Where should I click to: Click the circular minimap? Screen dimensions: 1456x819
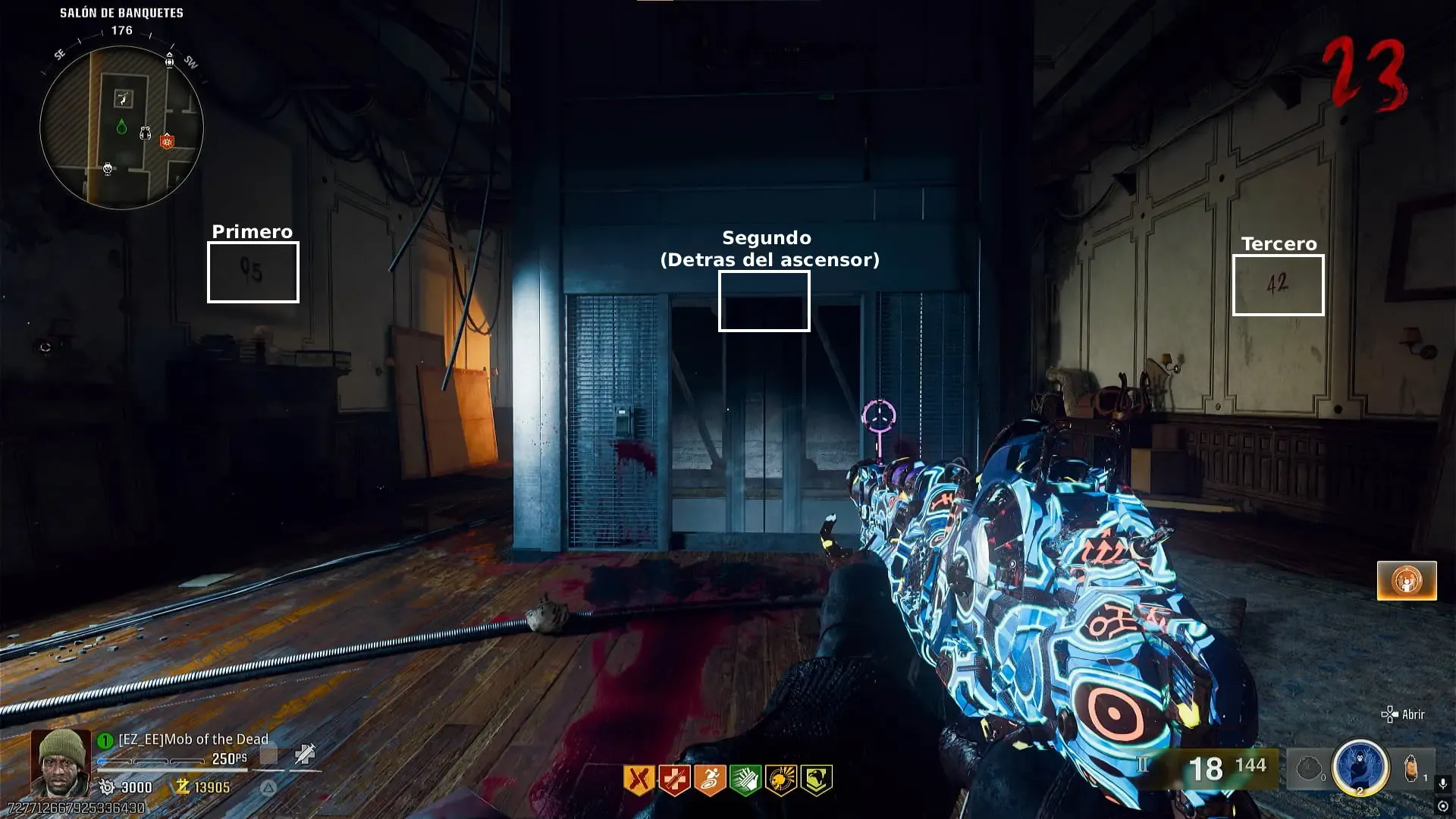tap(121, 127)
